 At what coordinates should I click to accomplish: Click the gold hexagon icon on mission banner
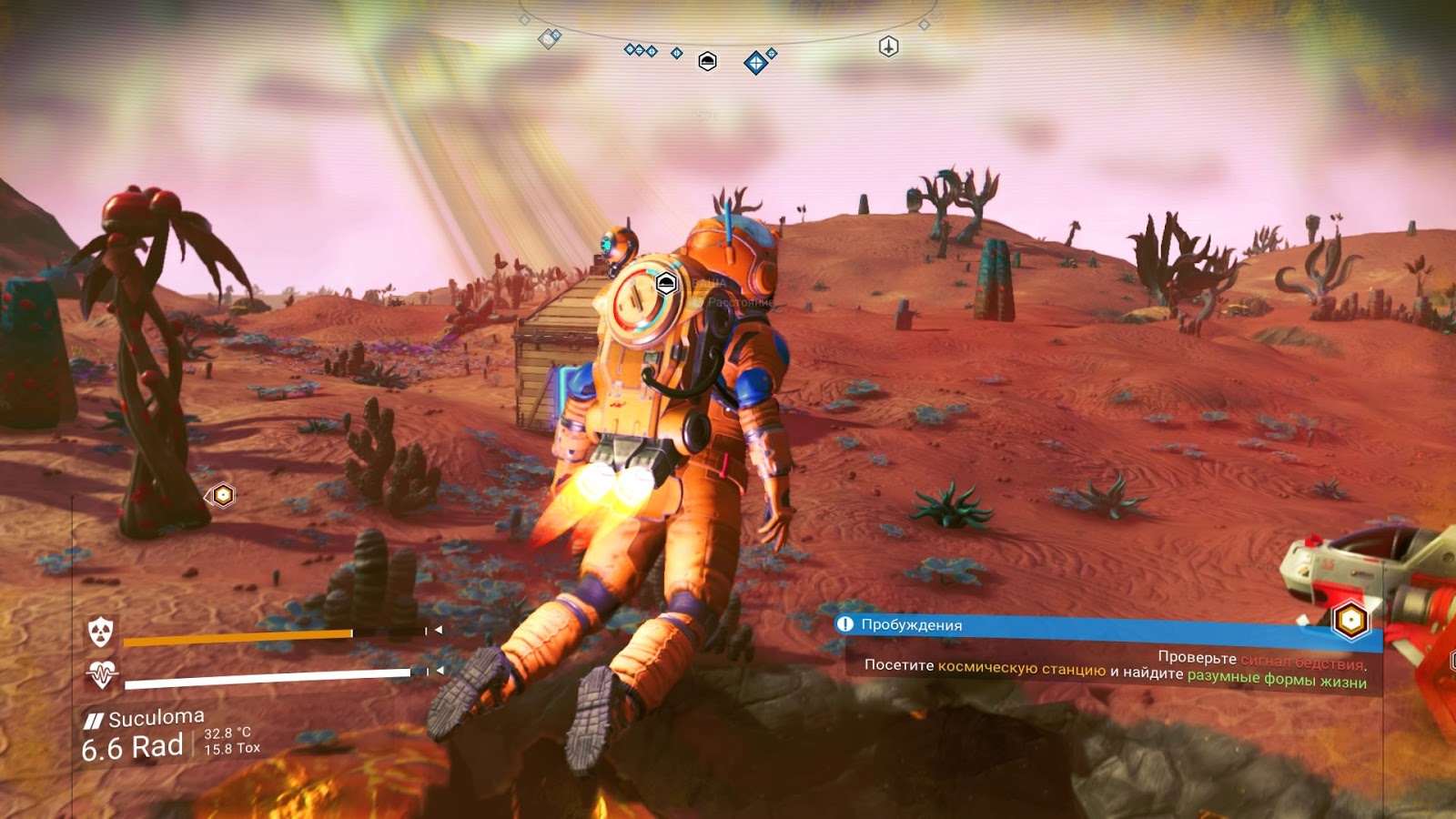(1350, 621)
